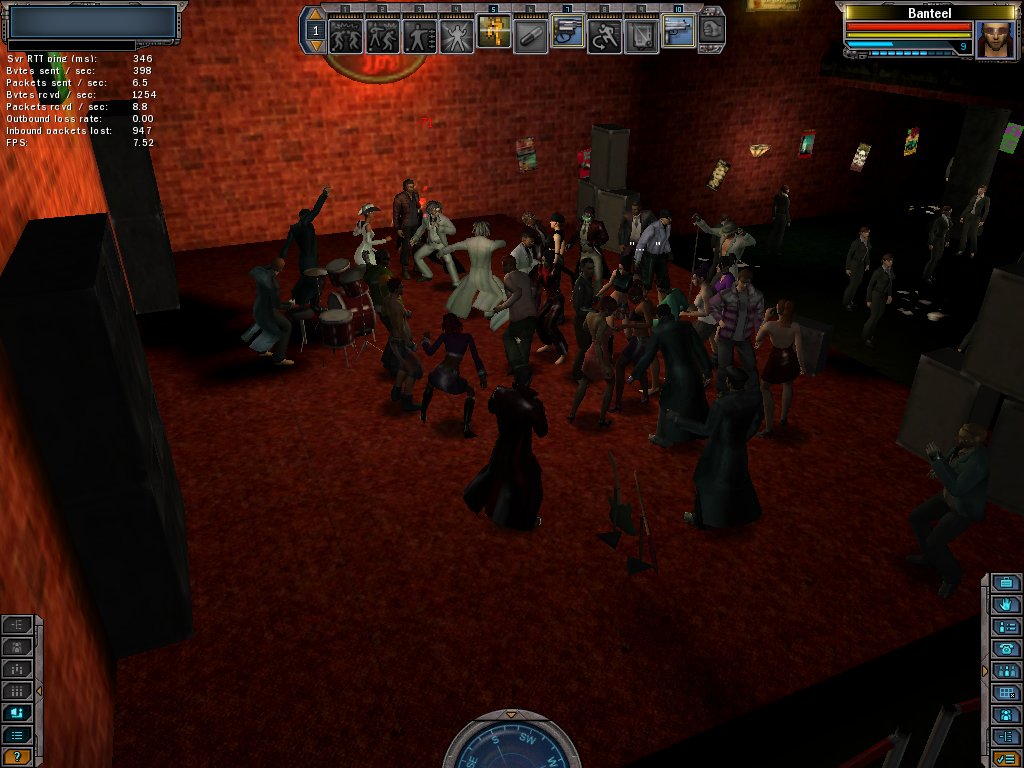Image resolution: width=1024 pixels, height=768 pixels.
Task: Activate the highlighted orange hotbar ability
Action: click(493, 33)
